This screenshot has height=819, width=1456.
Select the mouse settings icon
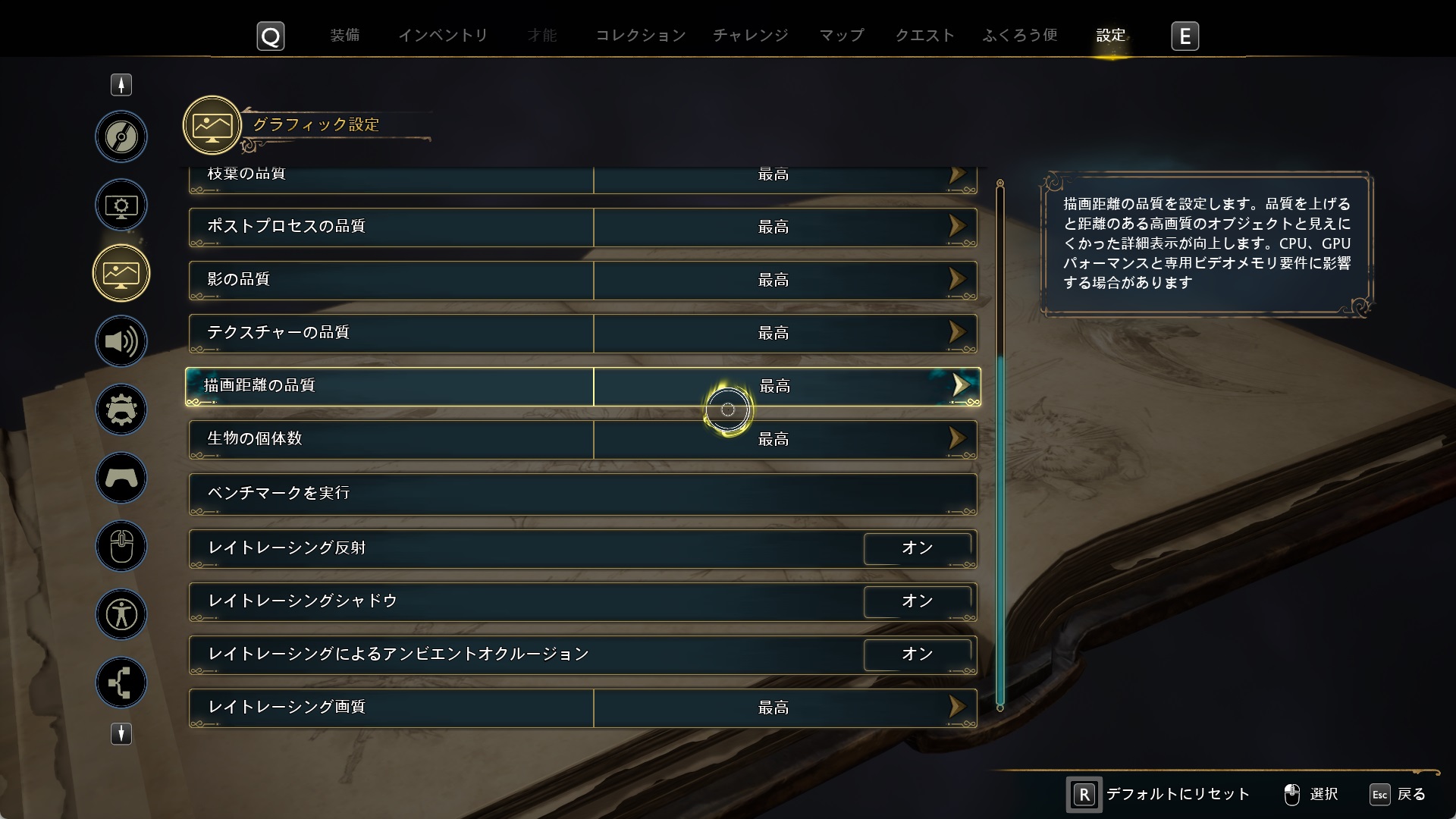121,546
